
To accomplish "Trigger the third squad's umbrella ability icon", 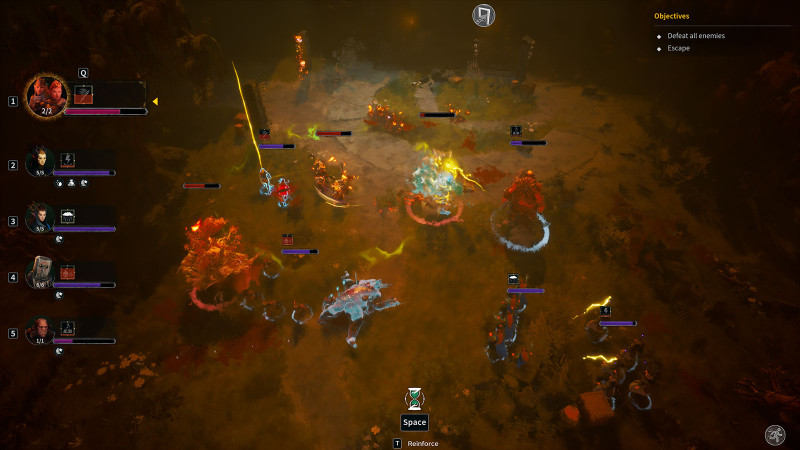I will click(68, 215).
